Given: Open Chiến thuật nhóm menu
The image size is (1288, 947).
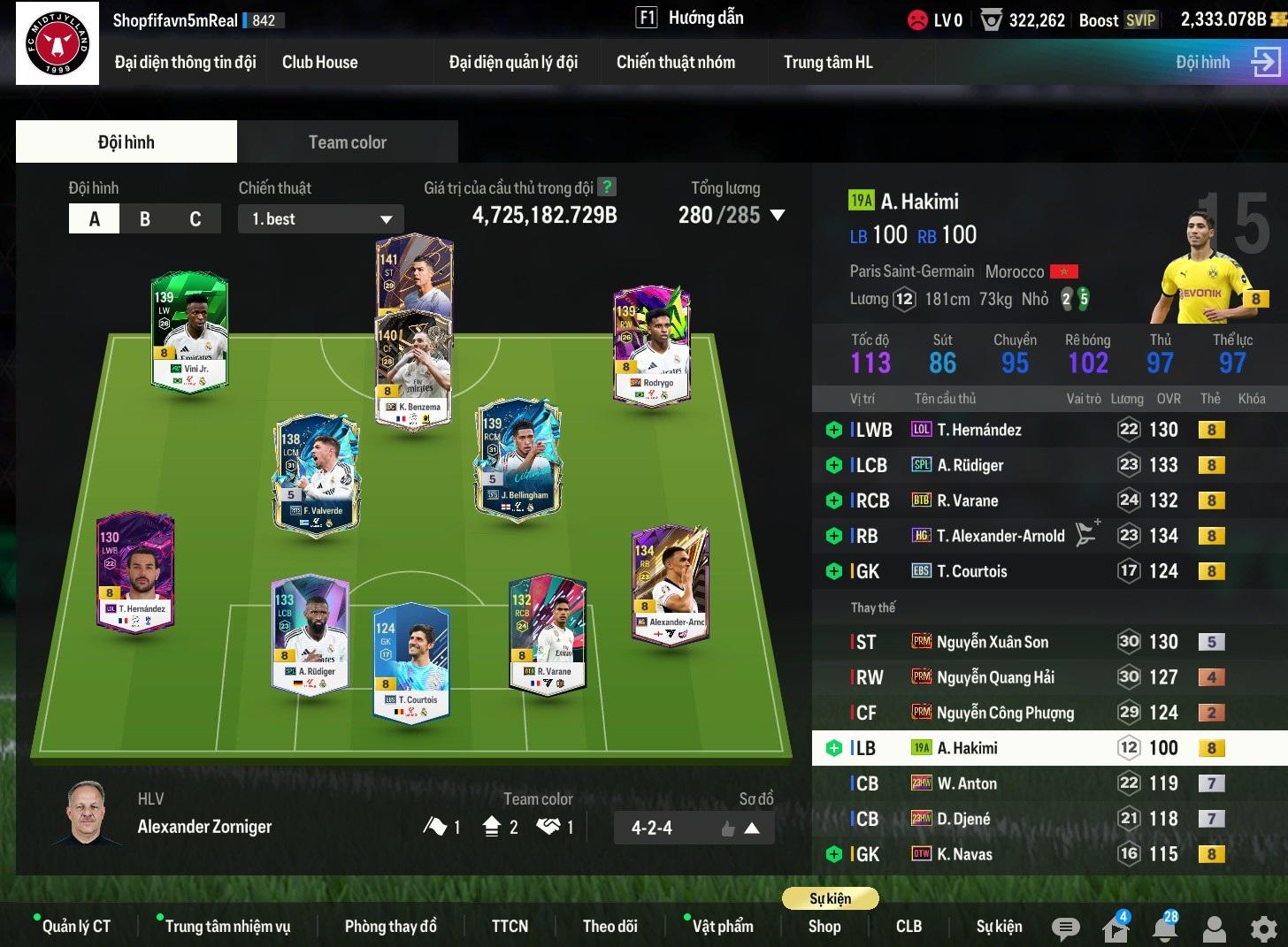Looking at the screenshot, I should [x=675, y=62].
